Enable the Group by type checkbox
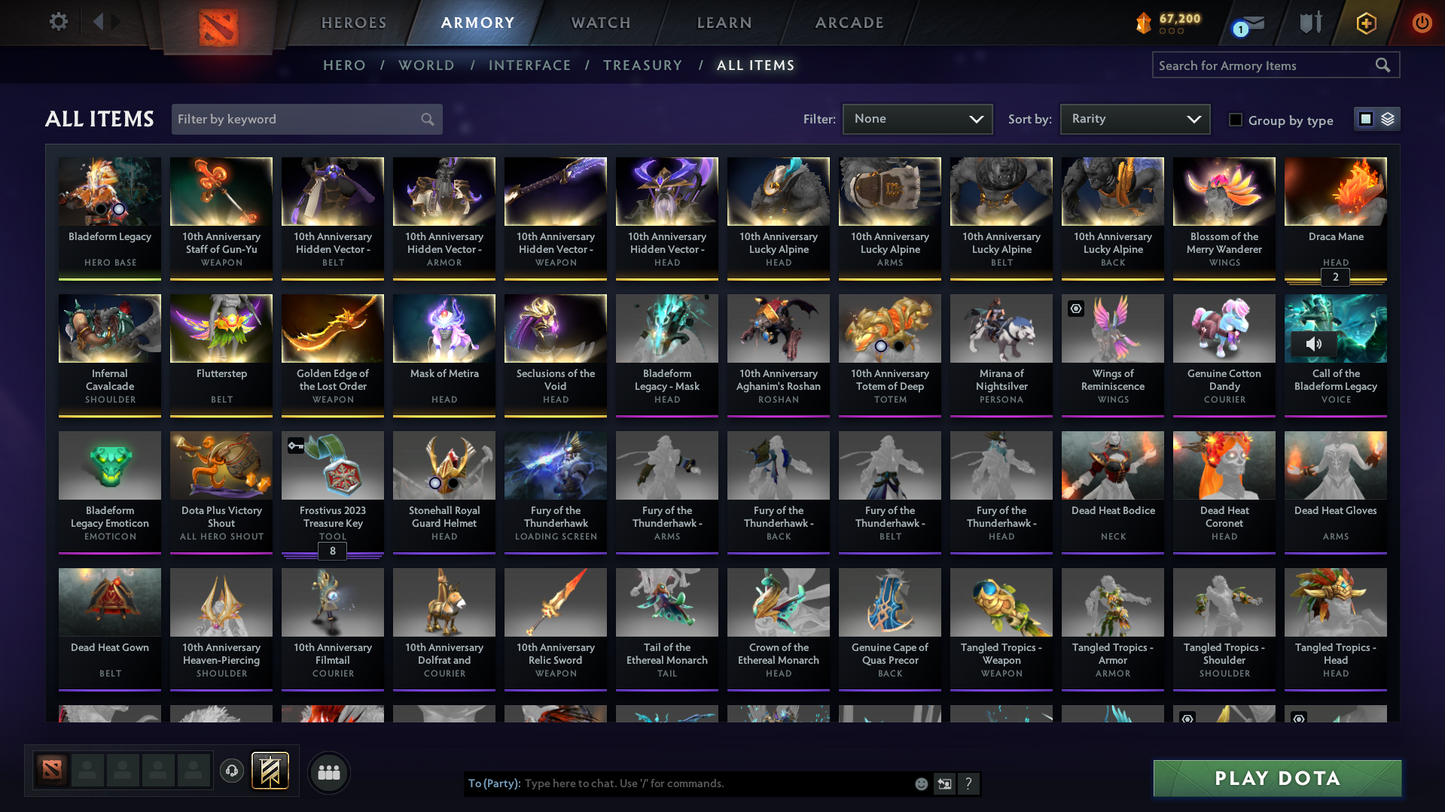The image size is (1445, 812). coord(1236,120)
